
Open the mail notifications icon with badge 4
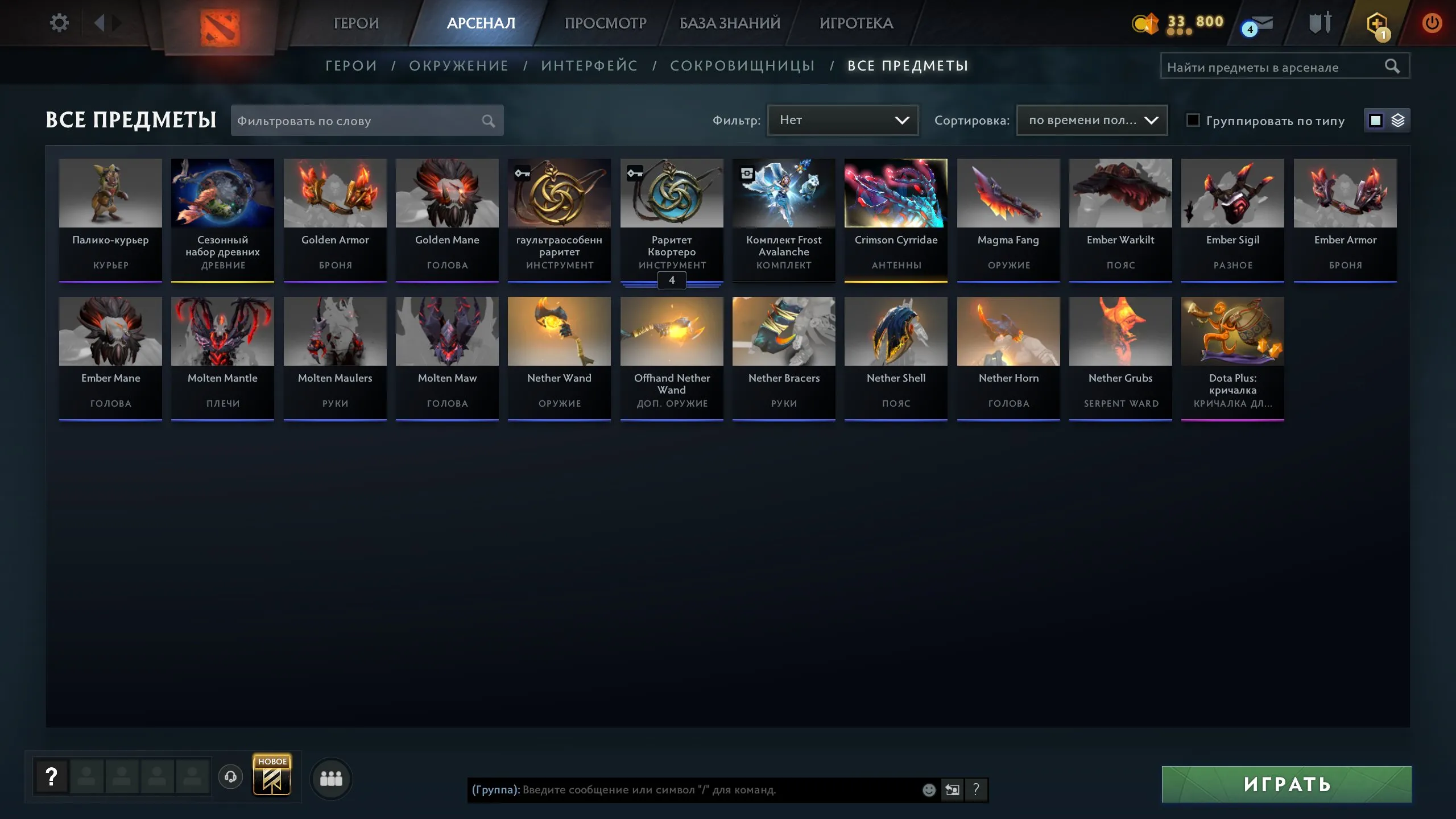click(1258, 24)
